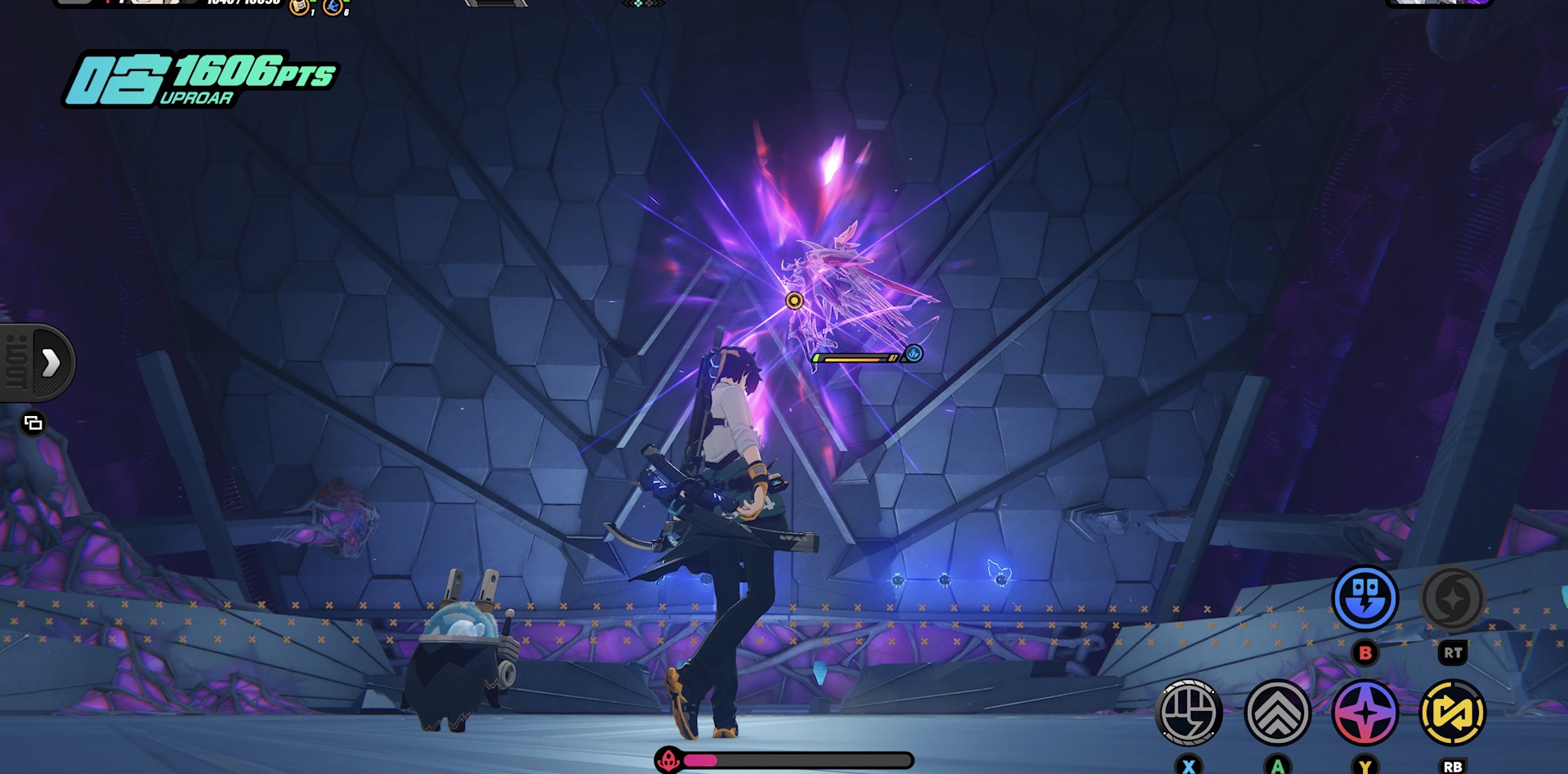Click the overlapping windows icon
The image size is (1568, 774).
tap(33, 423)
